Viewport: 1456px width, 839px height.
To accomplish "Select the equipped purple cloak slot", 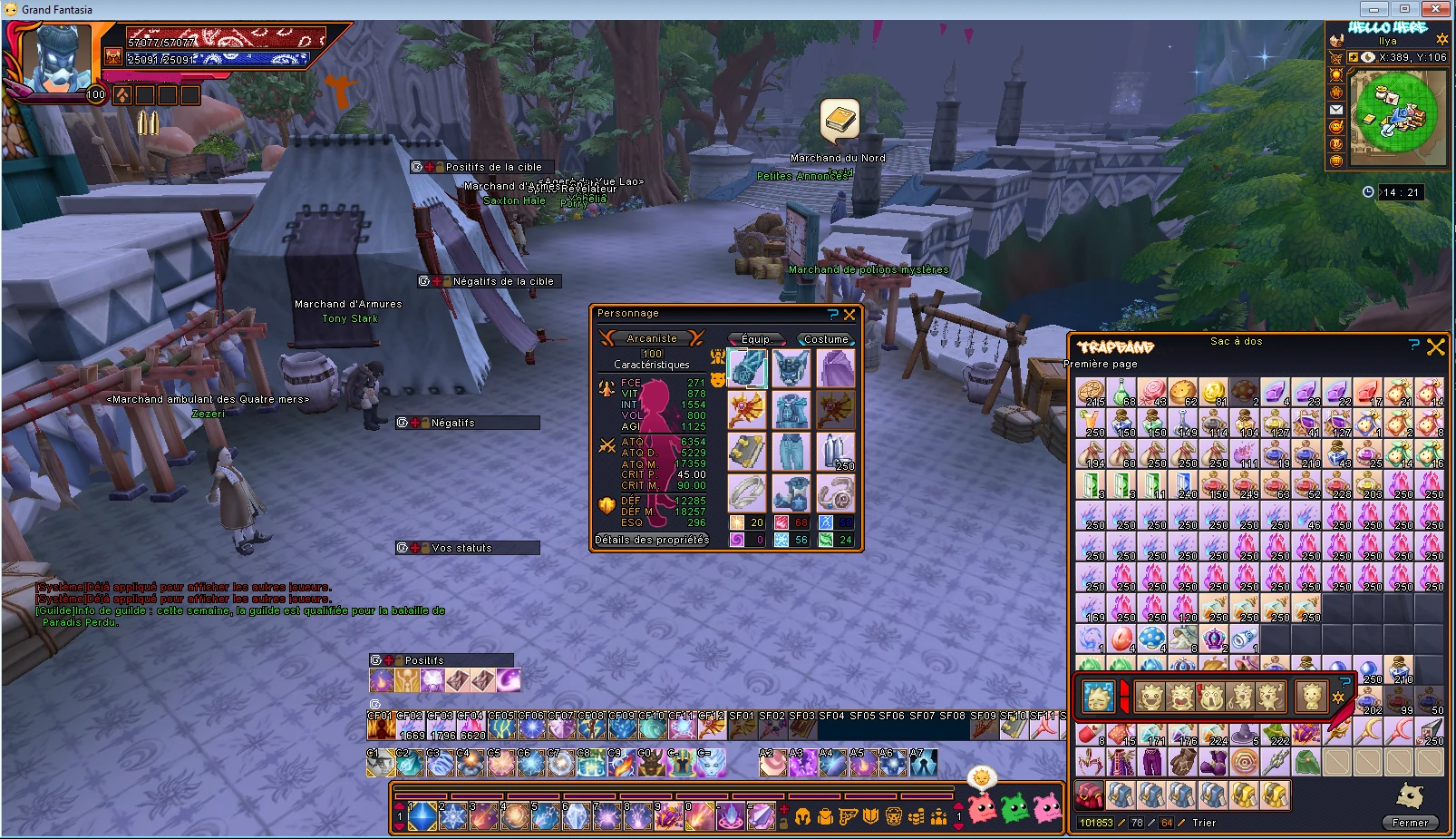I will (836, 369).
